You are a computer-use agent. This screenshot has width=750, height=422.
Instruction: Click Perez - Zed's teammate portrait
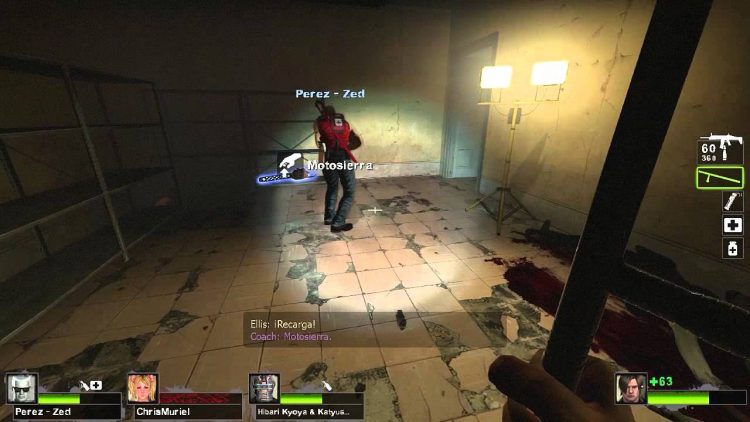coord(21,388)
